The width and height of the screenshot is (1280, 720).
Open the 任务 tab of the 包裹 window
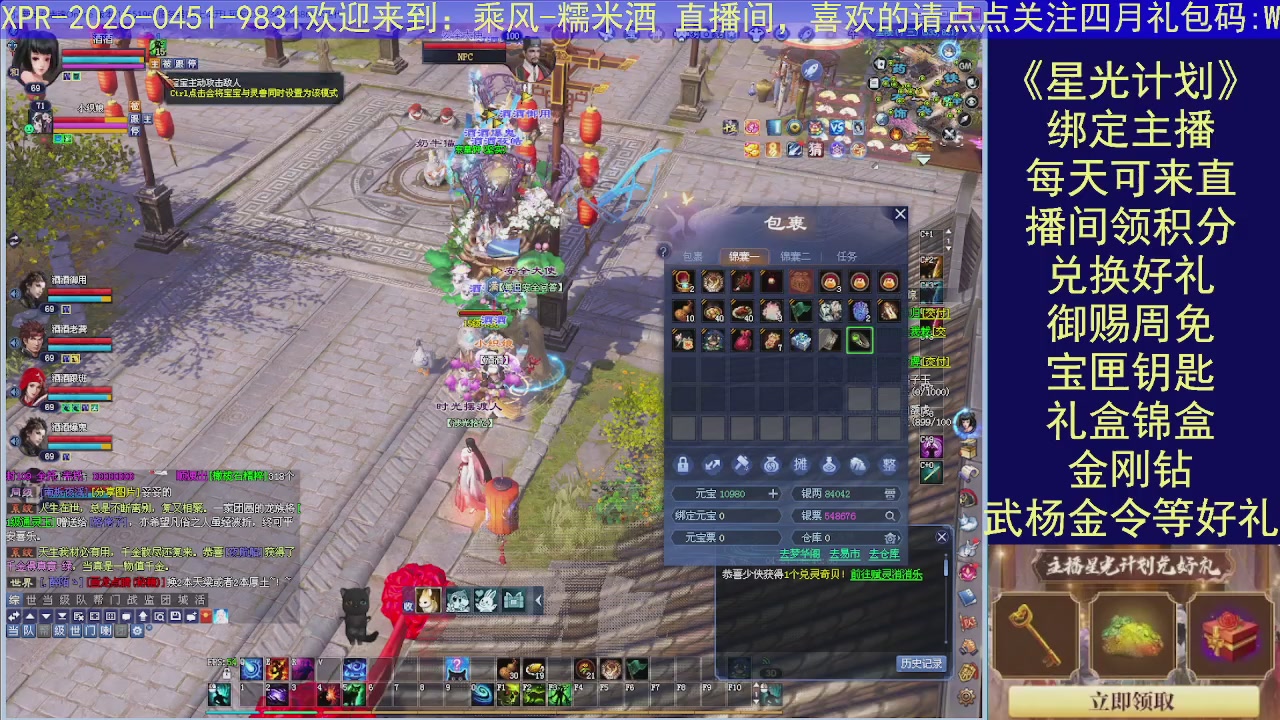tap(848, 256)
